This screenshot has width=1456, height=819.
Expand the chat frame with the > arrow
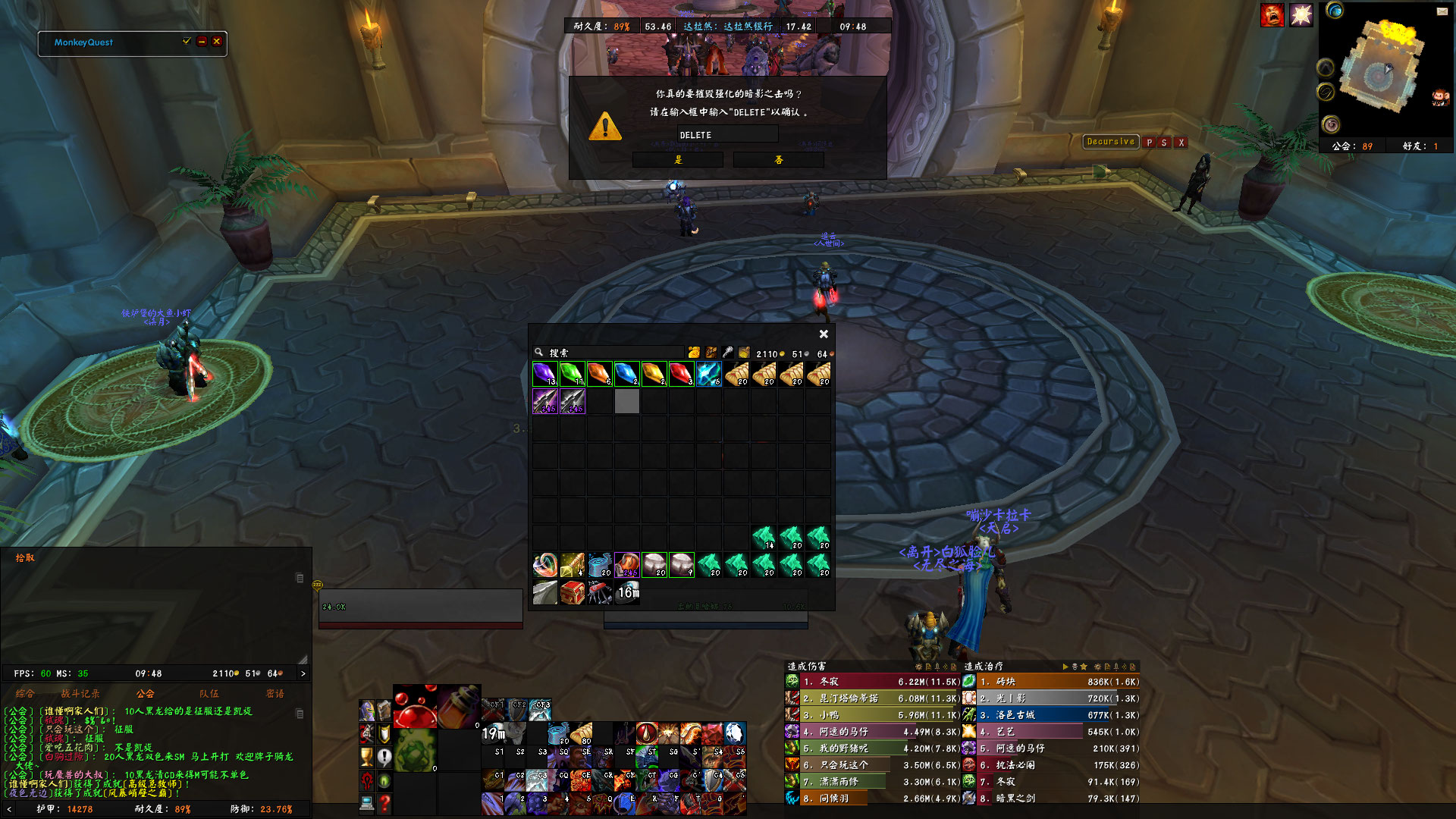click(x=303, y=673)
